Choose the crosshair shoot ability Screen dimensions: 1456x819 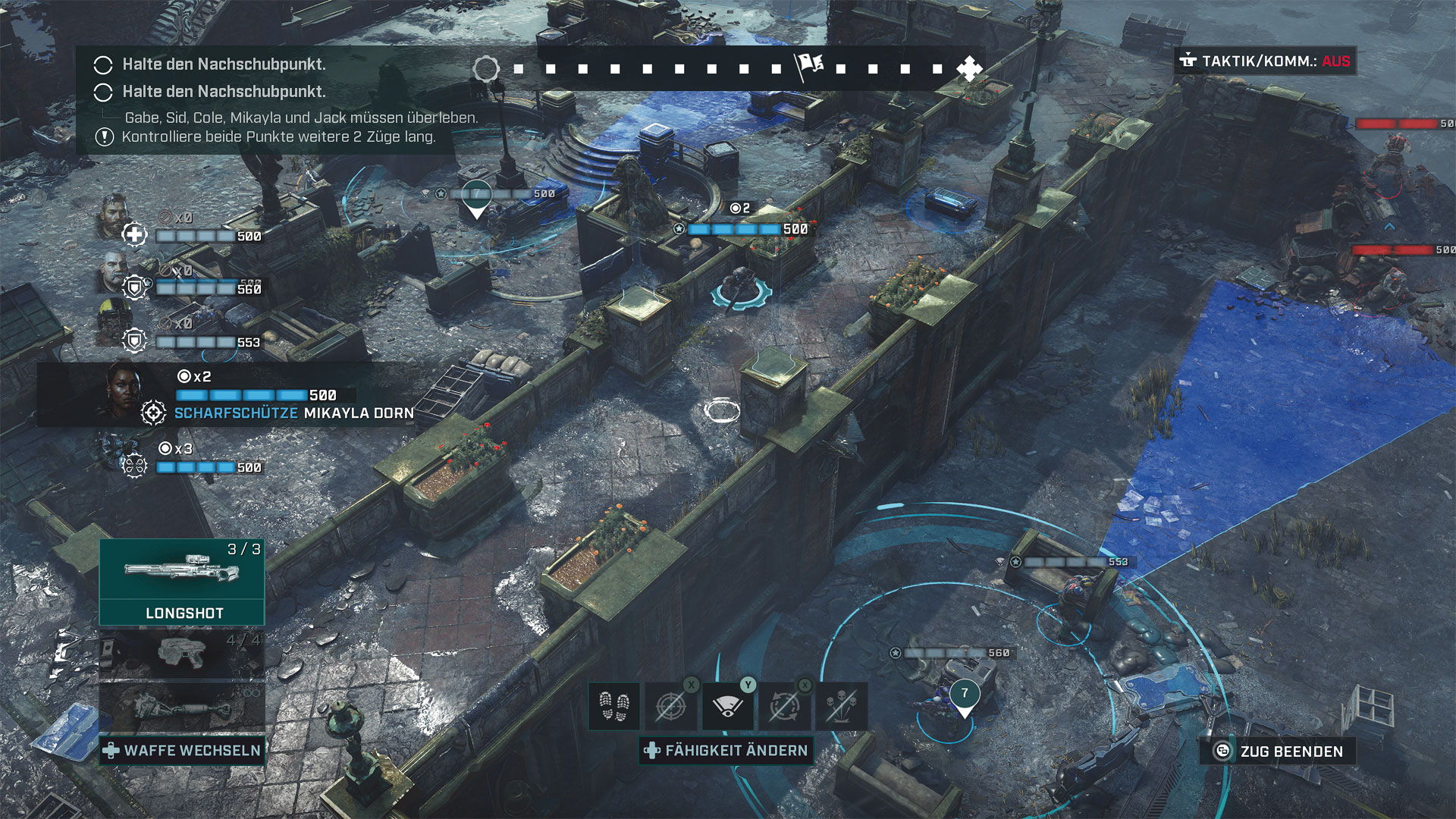click(671, 706)
